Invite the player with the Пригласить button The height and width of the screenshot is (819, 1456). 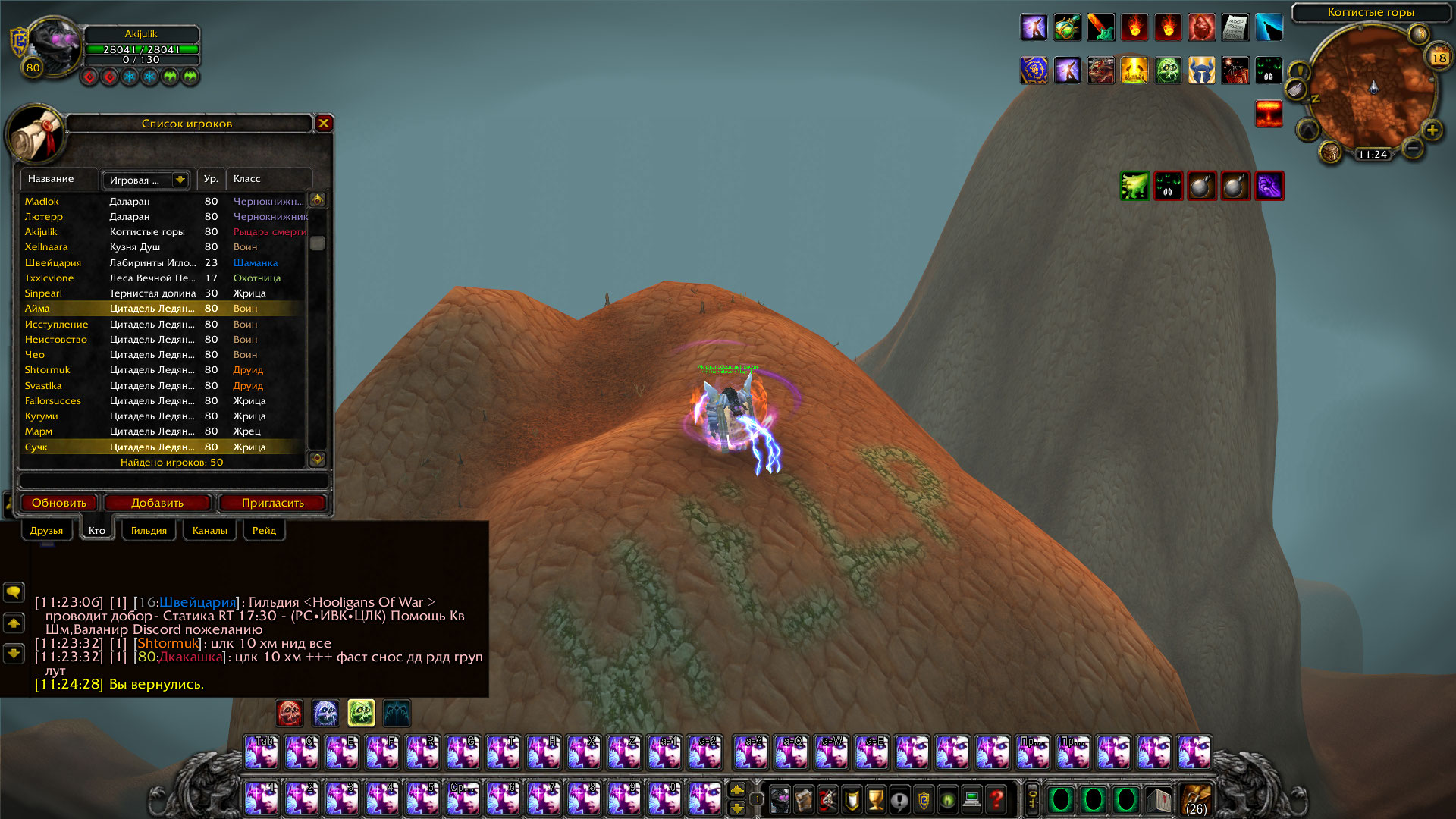tap(272, 503)
